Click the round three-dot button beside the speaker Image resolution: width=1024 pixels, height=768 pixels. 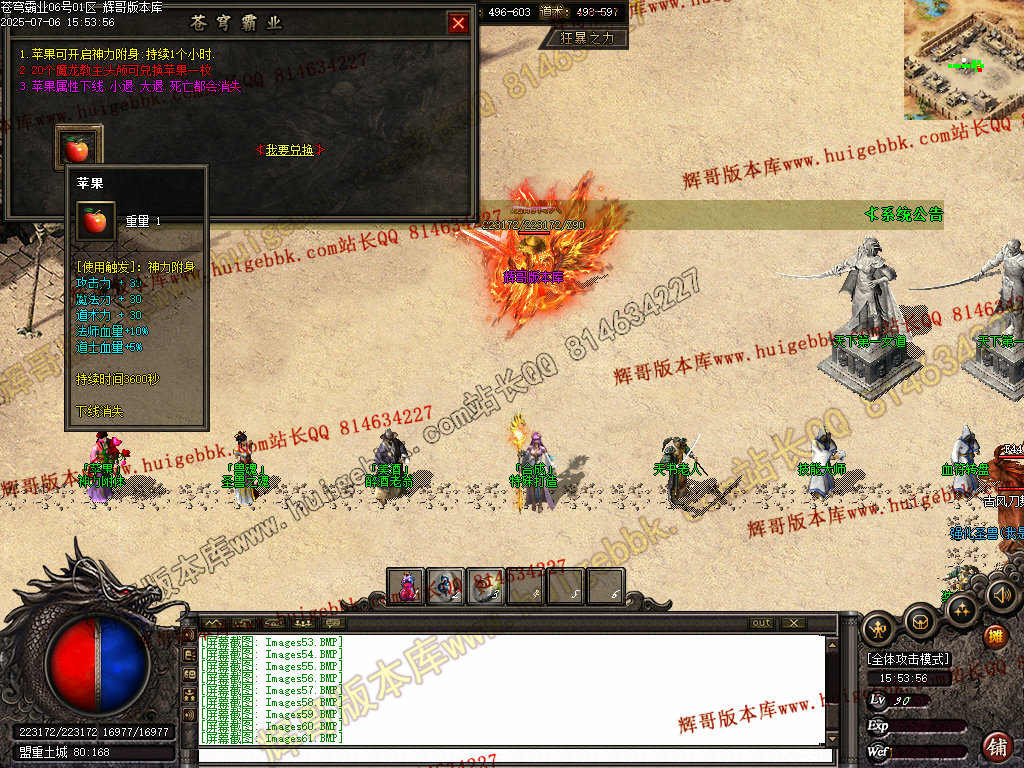coord(962,609)
